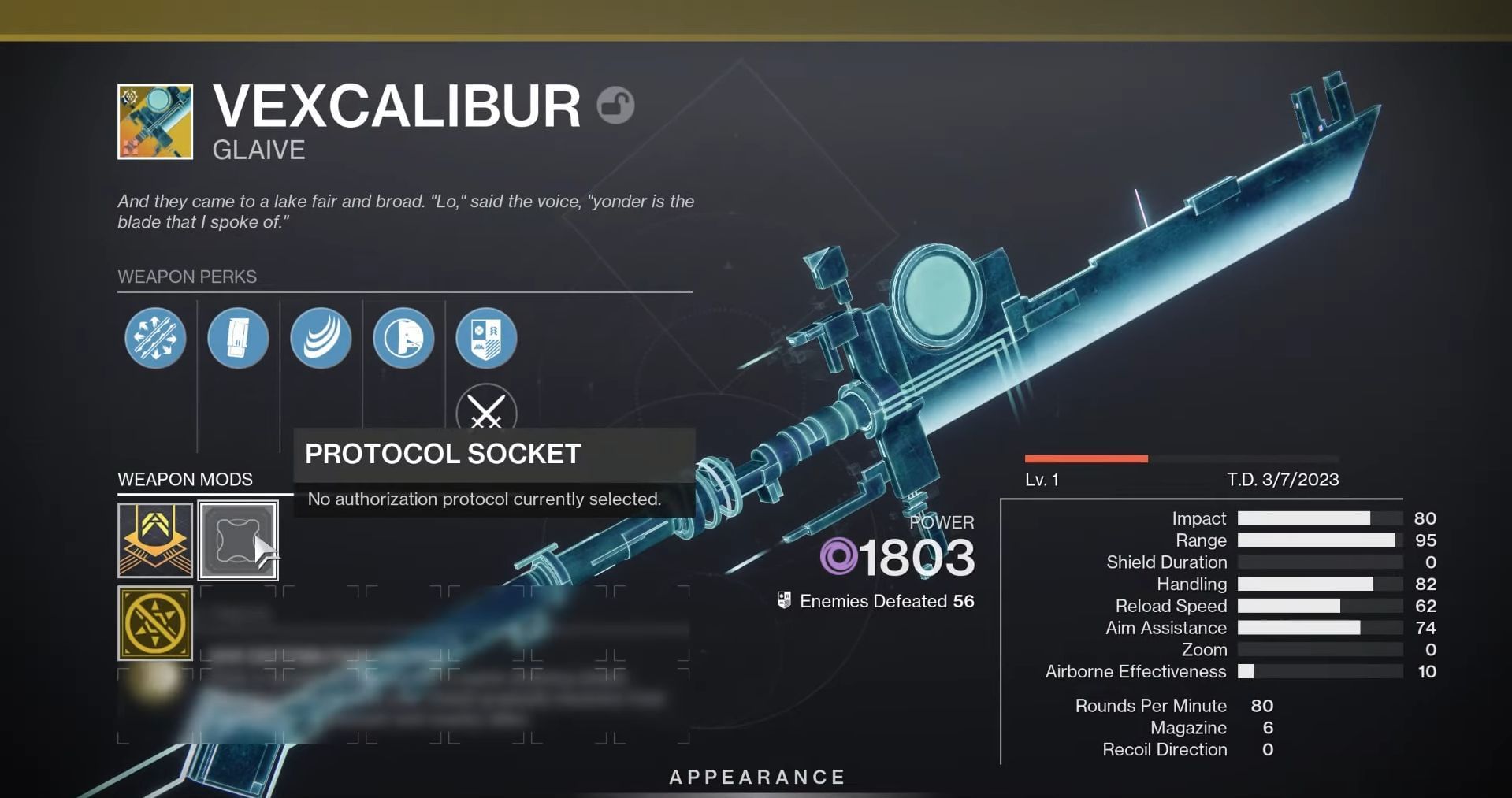Click the orange level progress bar

1086,456
